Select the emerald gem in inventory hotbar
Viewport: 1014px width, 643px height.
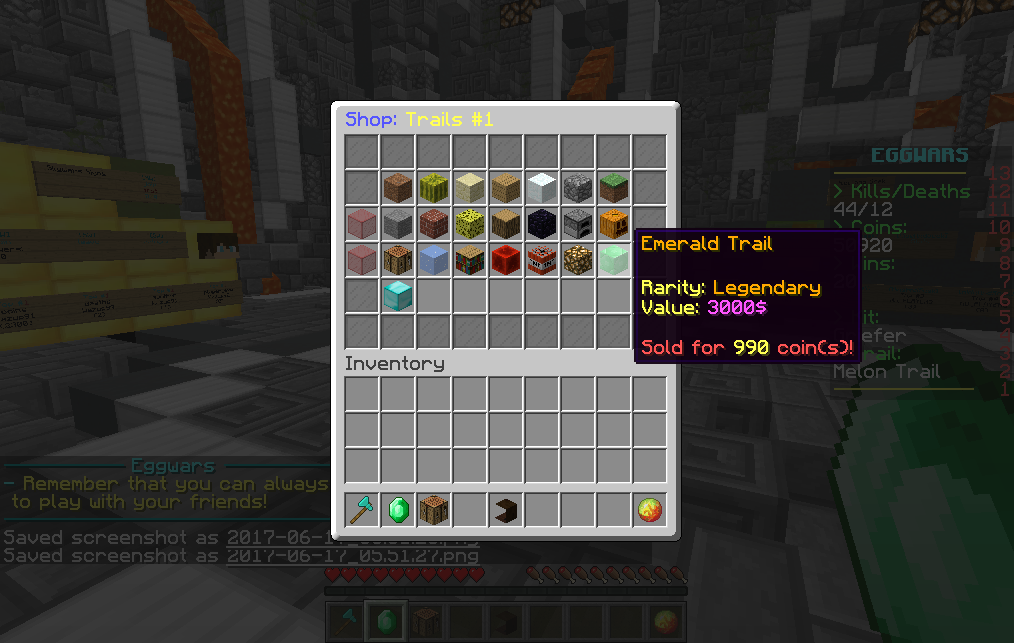click(x=397, y=510)
